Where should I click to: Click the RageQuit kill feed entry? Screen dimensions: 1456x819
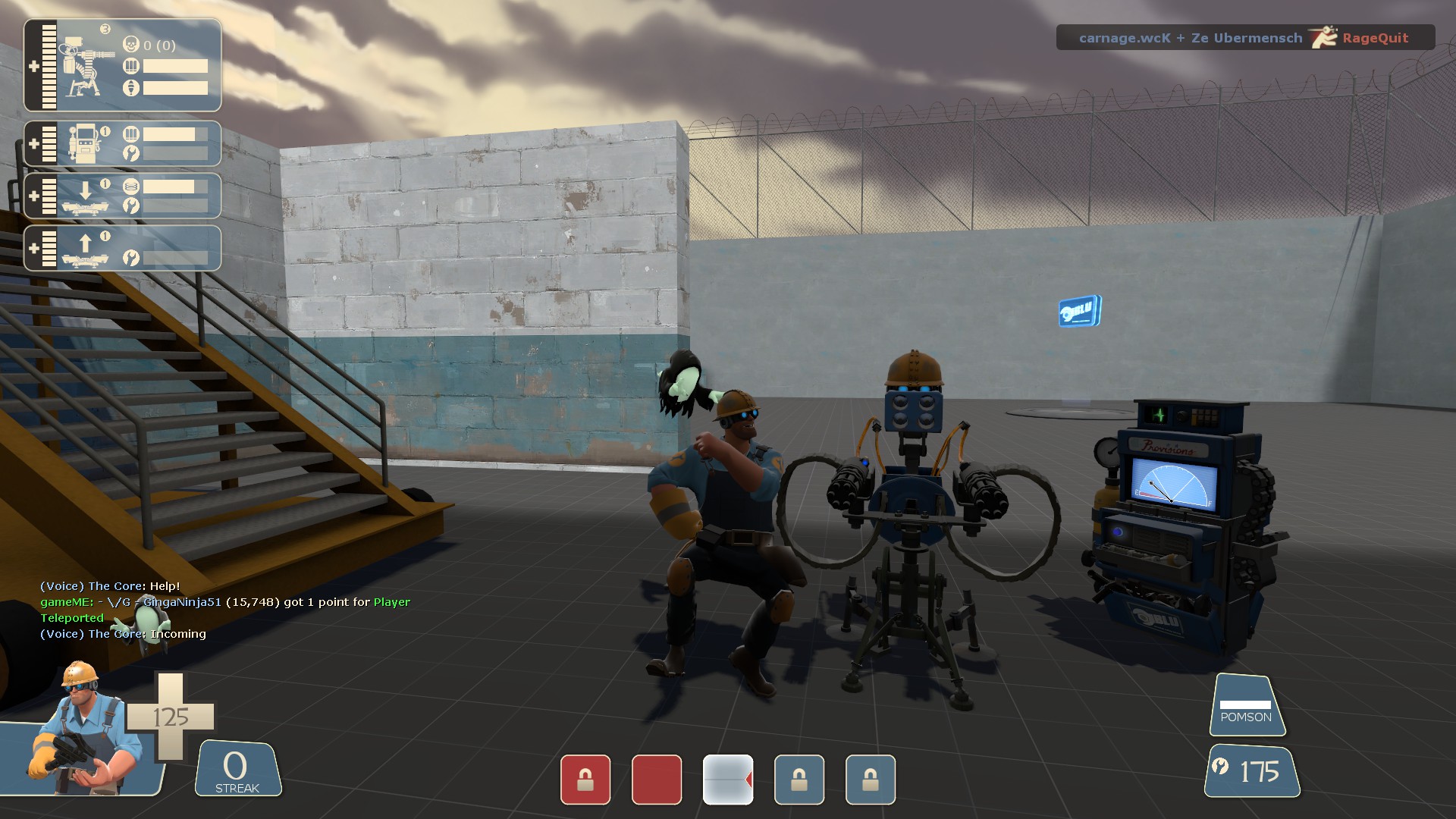[x=1245, y=38]
